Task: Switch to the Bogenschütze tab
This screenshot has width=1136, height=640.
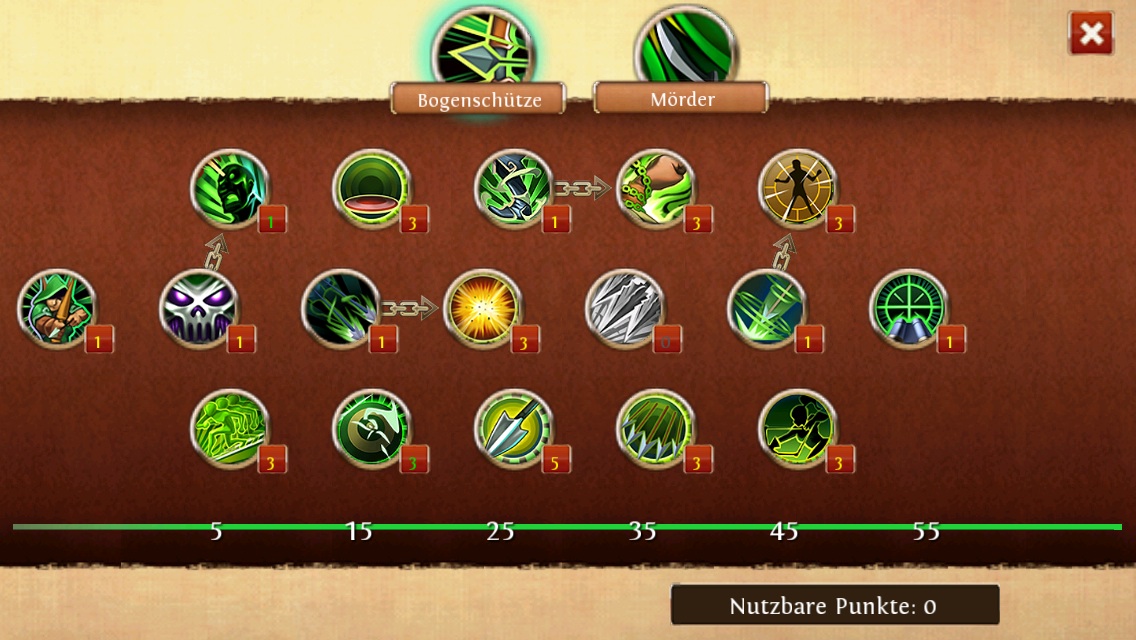Action: 478,99
